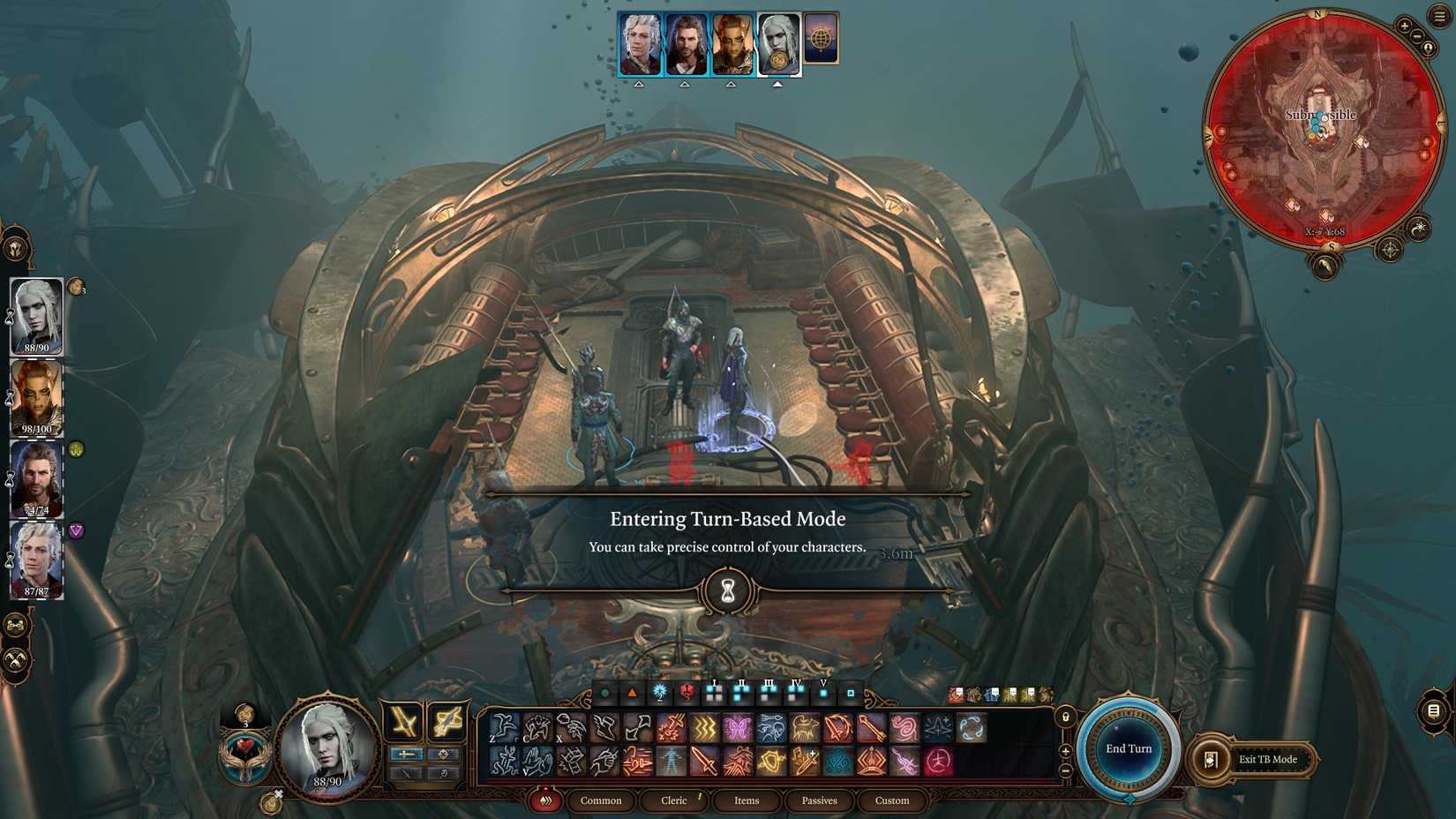Select the Throw action icon
The width and height of the screenshot is (1456, 819).
pos(570,727)
